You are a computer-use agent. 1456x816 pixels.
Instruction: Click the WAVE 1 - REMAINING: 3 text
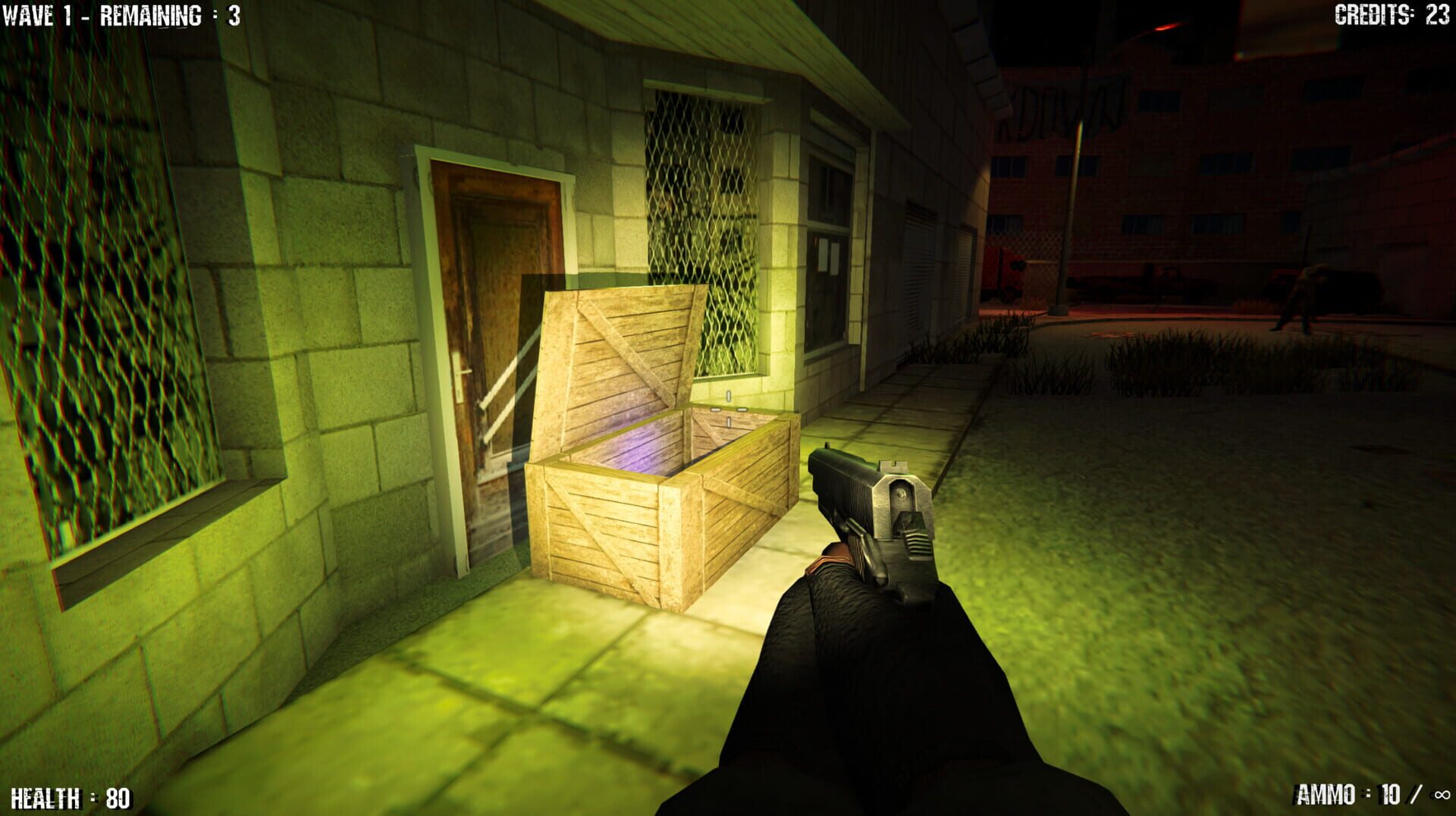(121, 14)
